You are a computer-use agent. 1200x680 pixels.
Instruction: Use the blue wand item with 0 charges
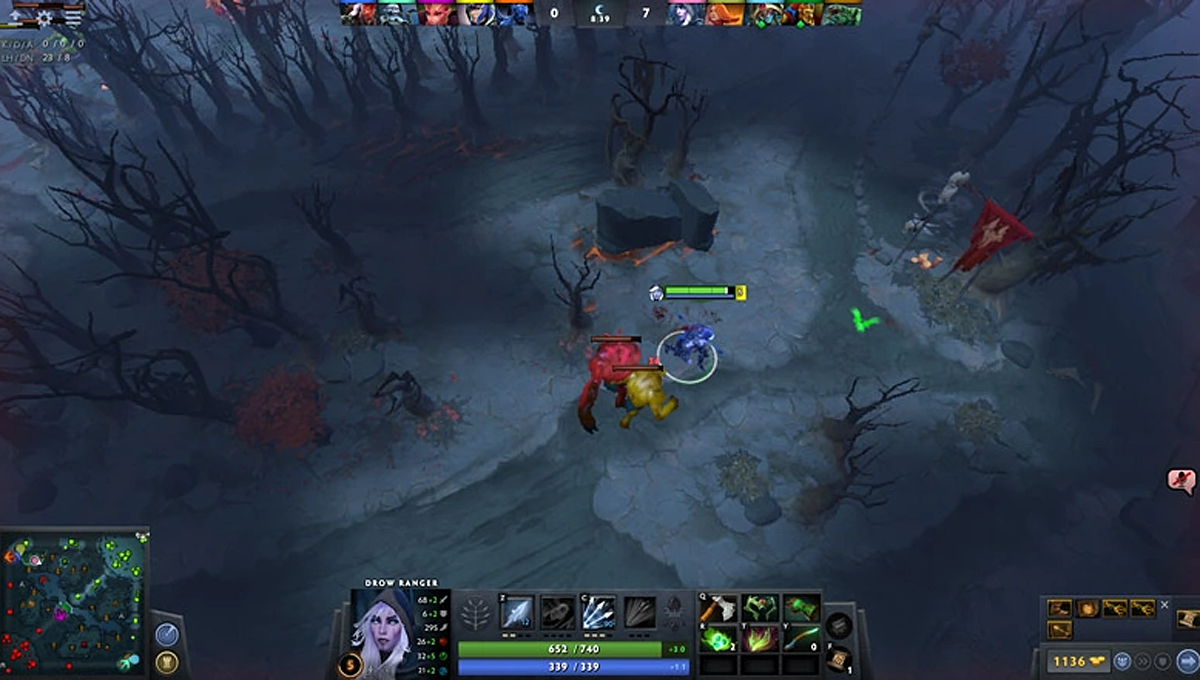point(801,639)
